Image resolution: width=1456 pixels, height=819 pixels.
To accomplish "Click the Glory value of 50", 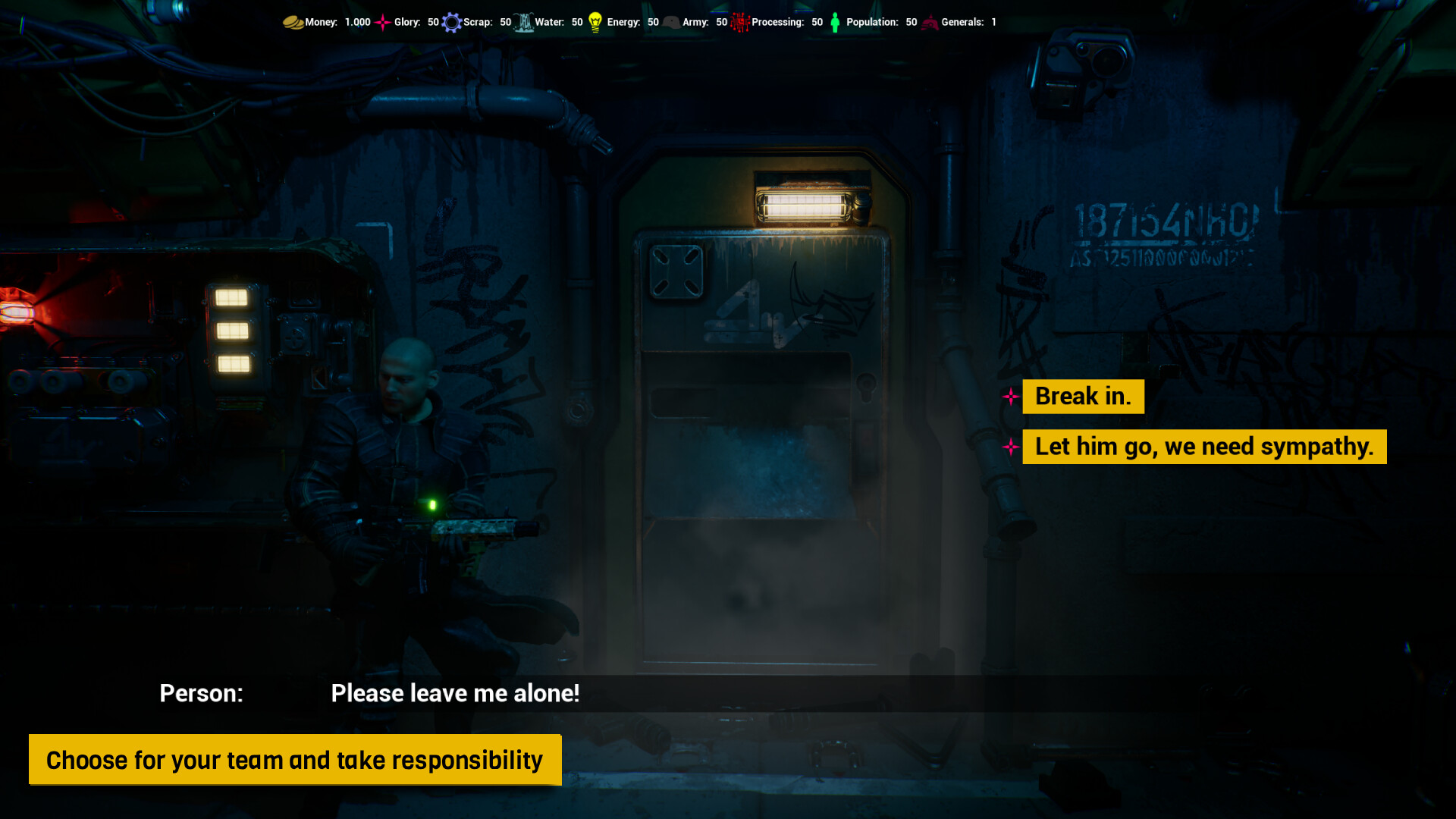I will point(434,22).
